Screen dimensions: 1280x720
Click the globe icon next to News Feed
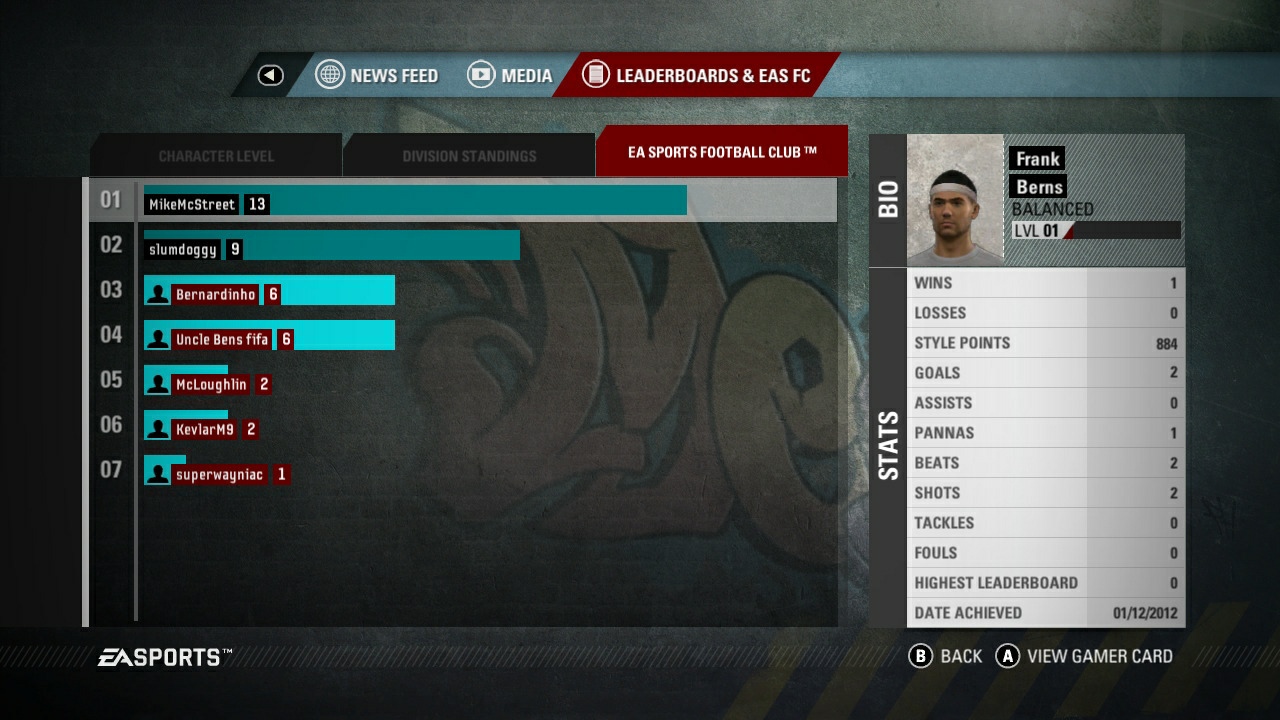(330, 75)
